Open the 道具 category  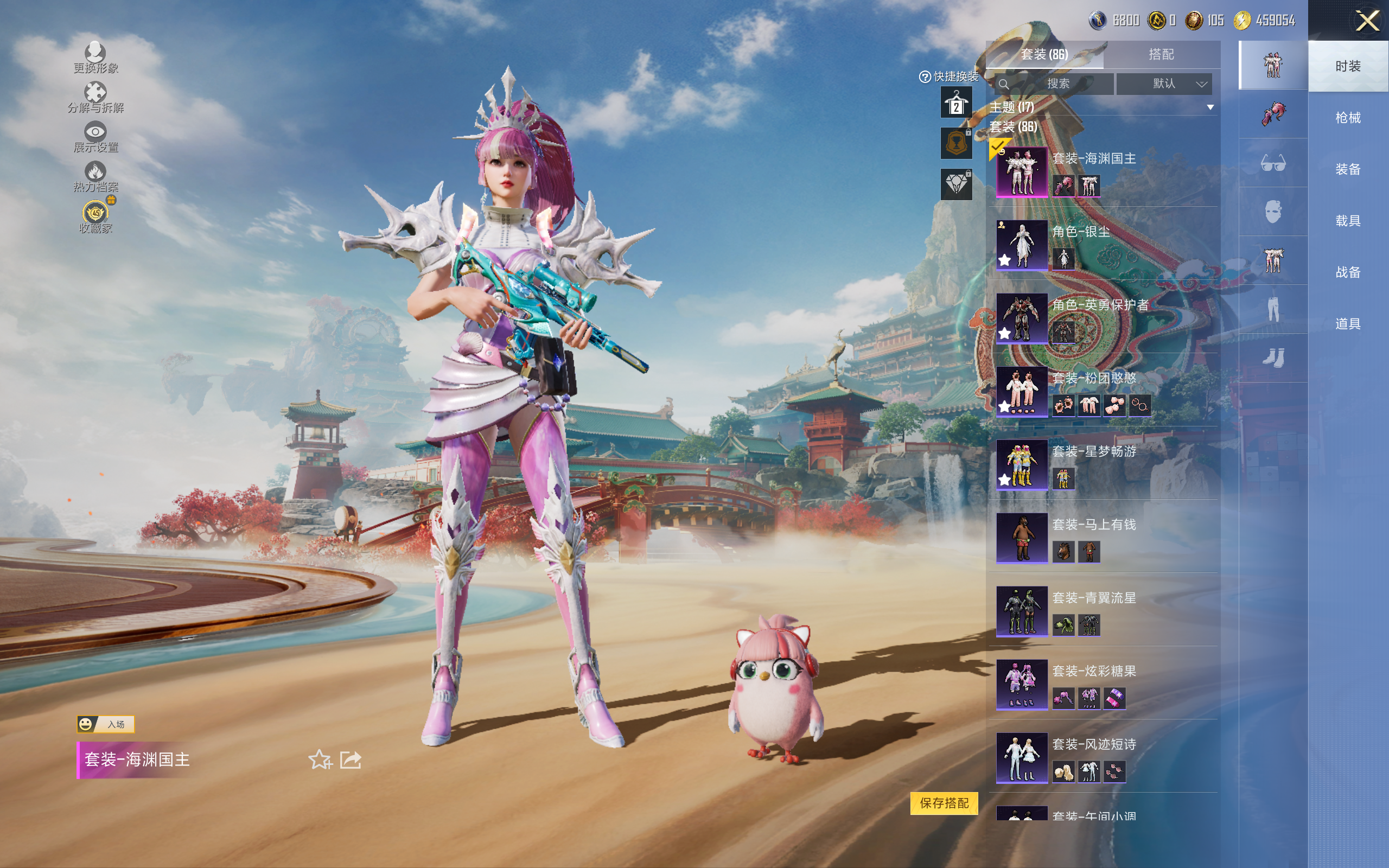click(x=1348, y=324)
